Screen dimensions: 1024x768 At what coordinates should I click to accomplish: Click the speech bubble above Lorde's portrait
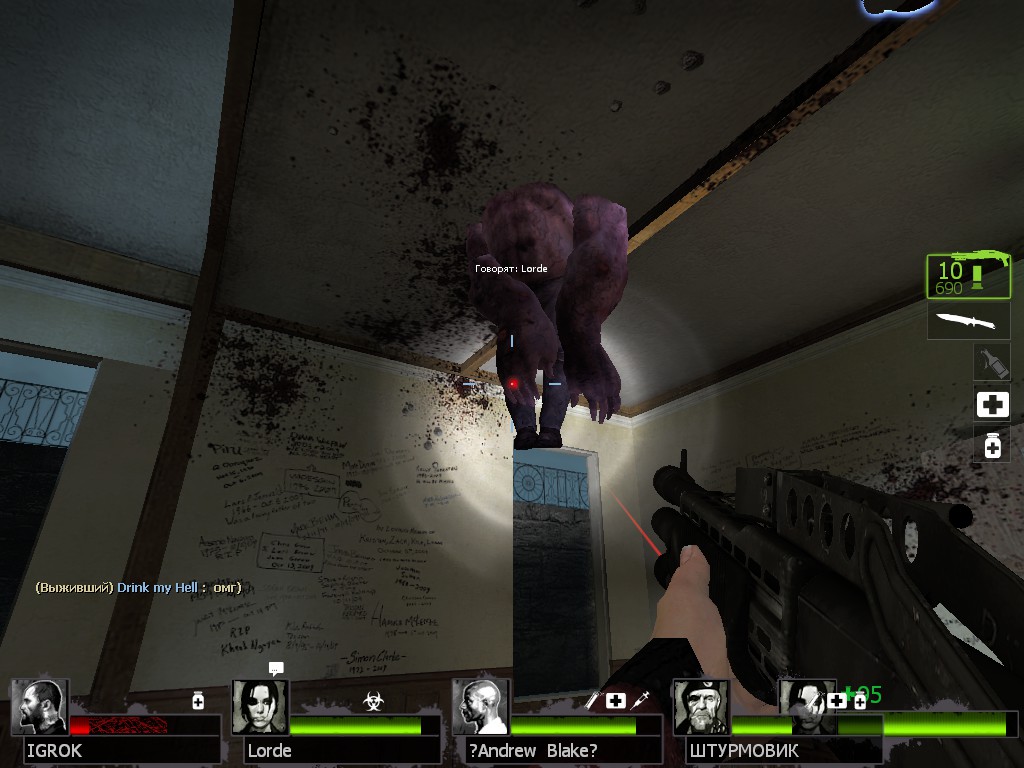click(276, 668)
